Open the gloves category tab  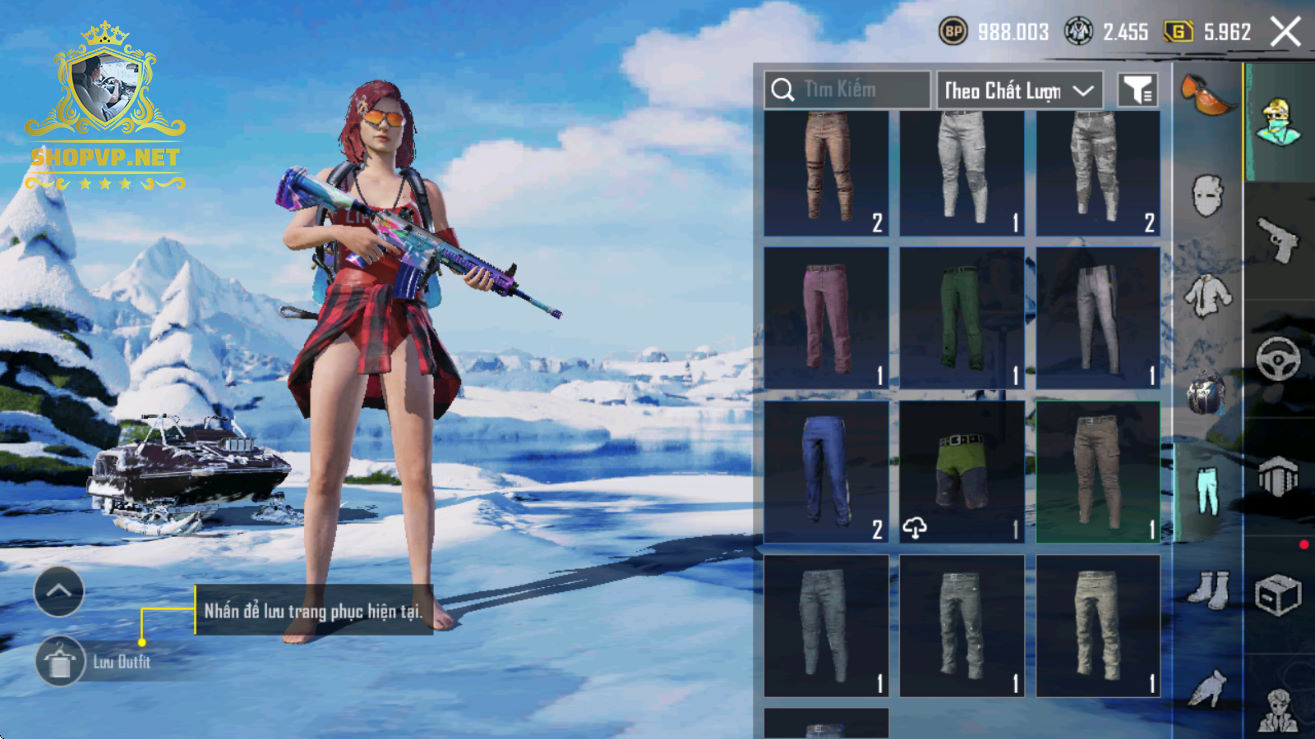coord(1207,688)
